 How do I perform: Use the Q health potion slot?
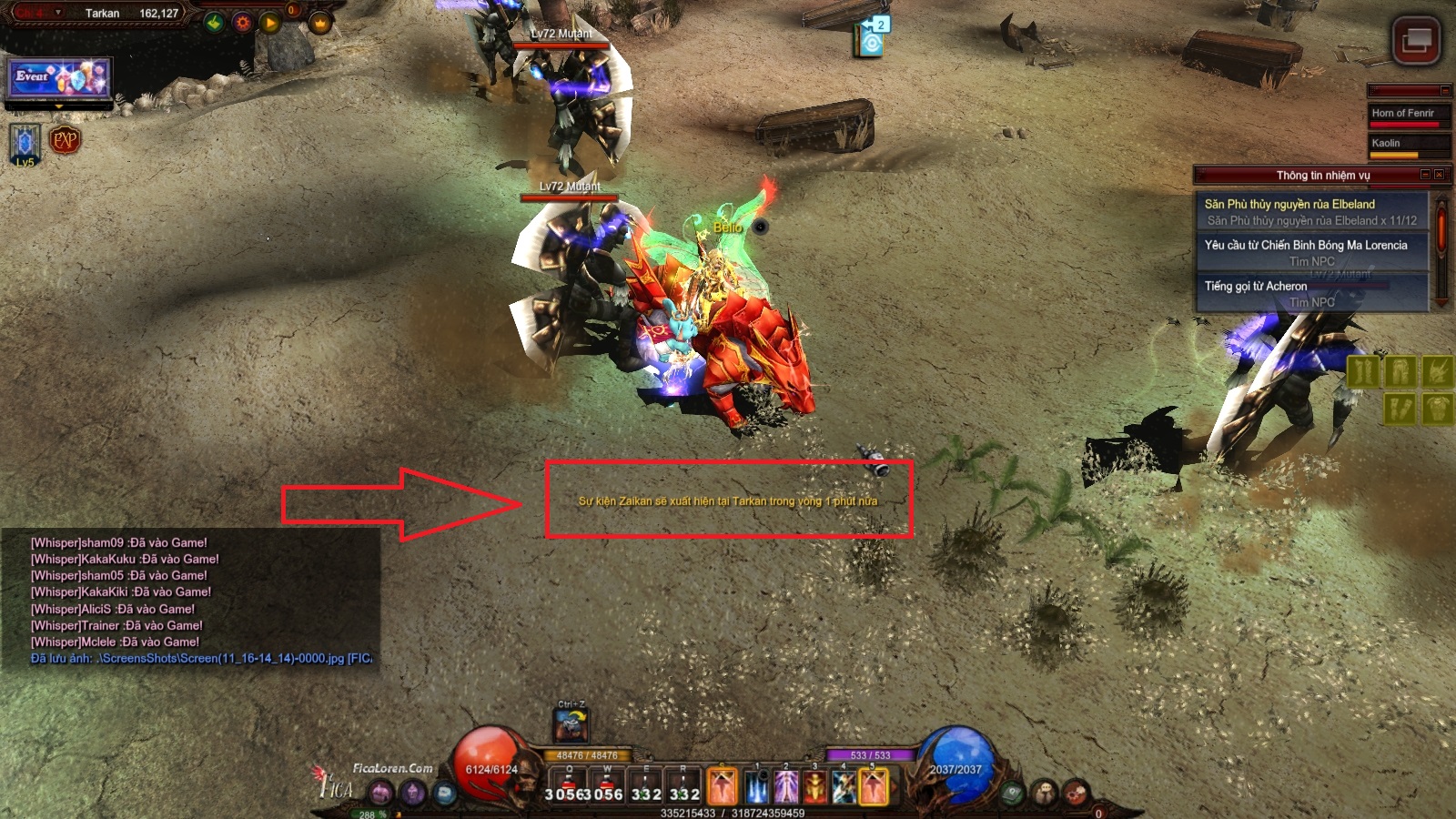point(571,784)
